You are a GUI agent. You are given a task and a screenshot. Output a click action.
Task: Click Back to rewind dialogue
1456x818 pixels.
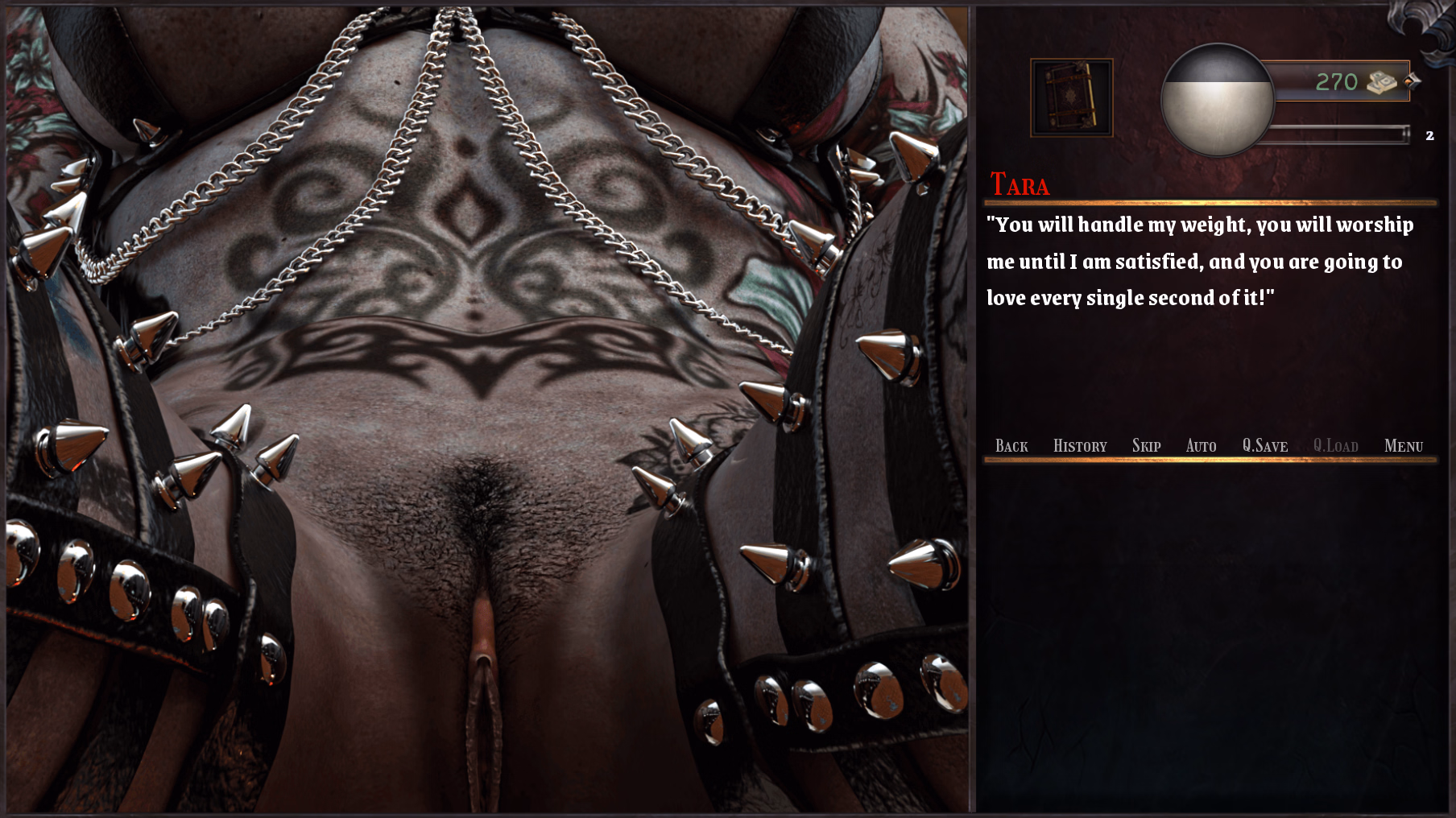pos(1011,445)
